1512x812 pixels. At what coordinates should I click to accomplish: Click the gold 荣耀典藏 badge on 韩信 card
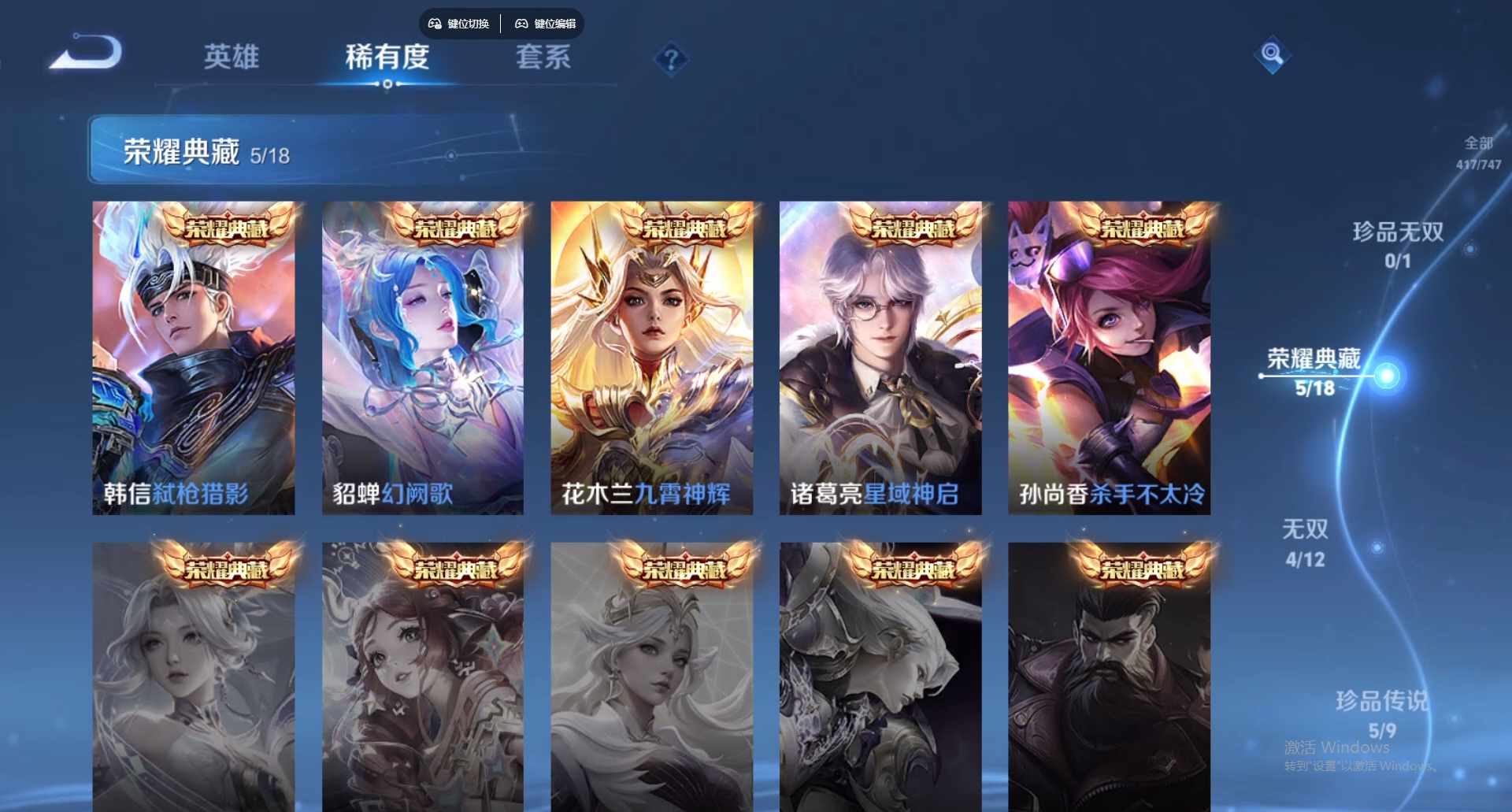pyautogui.click(x=228, y=228)
